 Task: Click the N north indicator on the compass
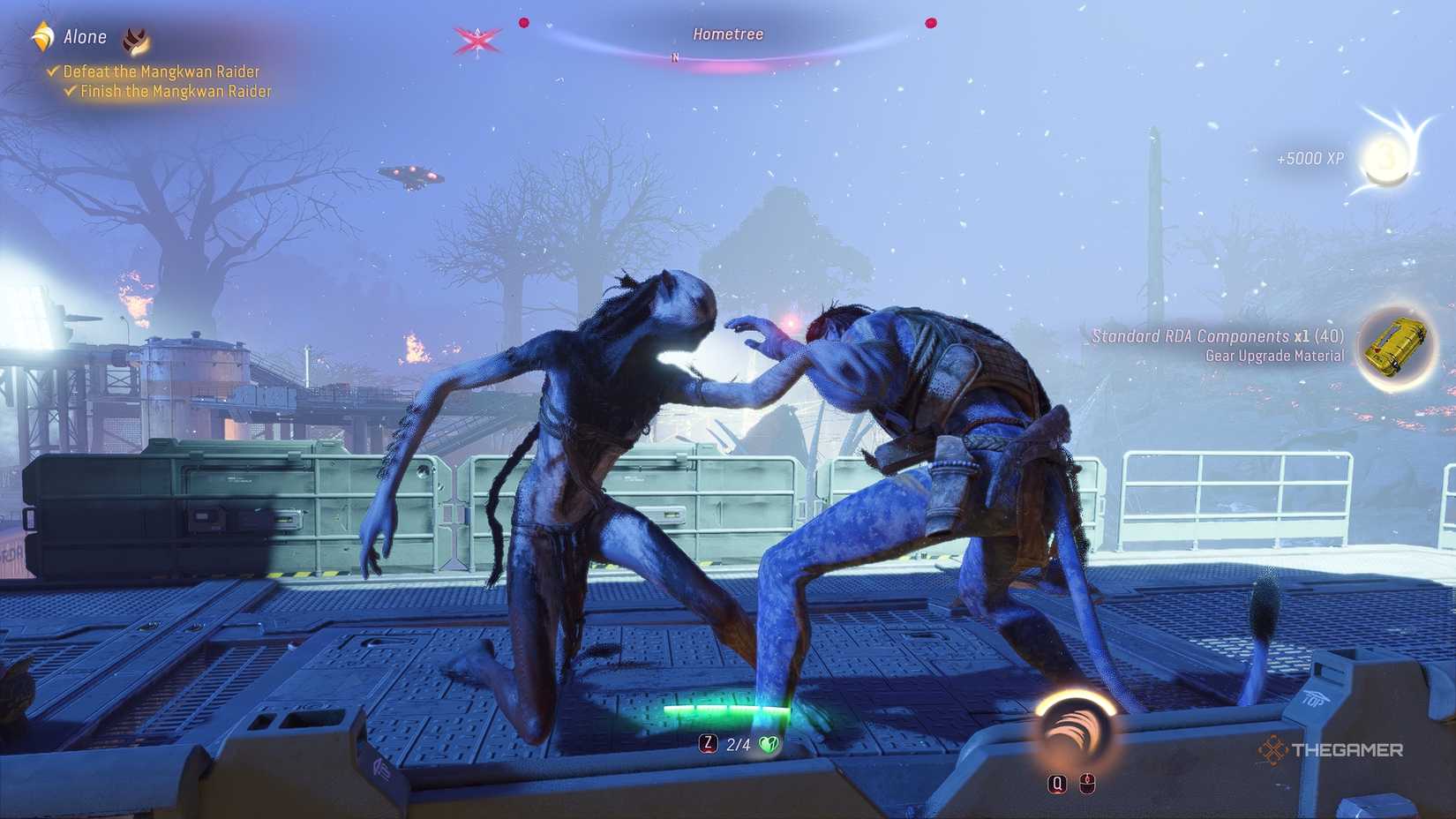(x=675, y=55)
